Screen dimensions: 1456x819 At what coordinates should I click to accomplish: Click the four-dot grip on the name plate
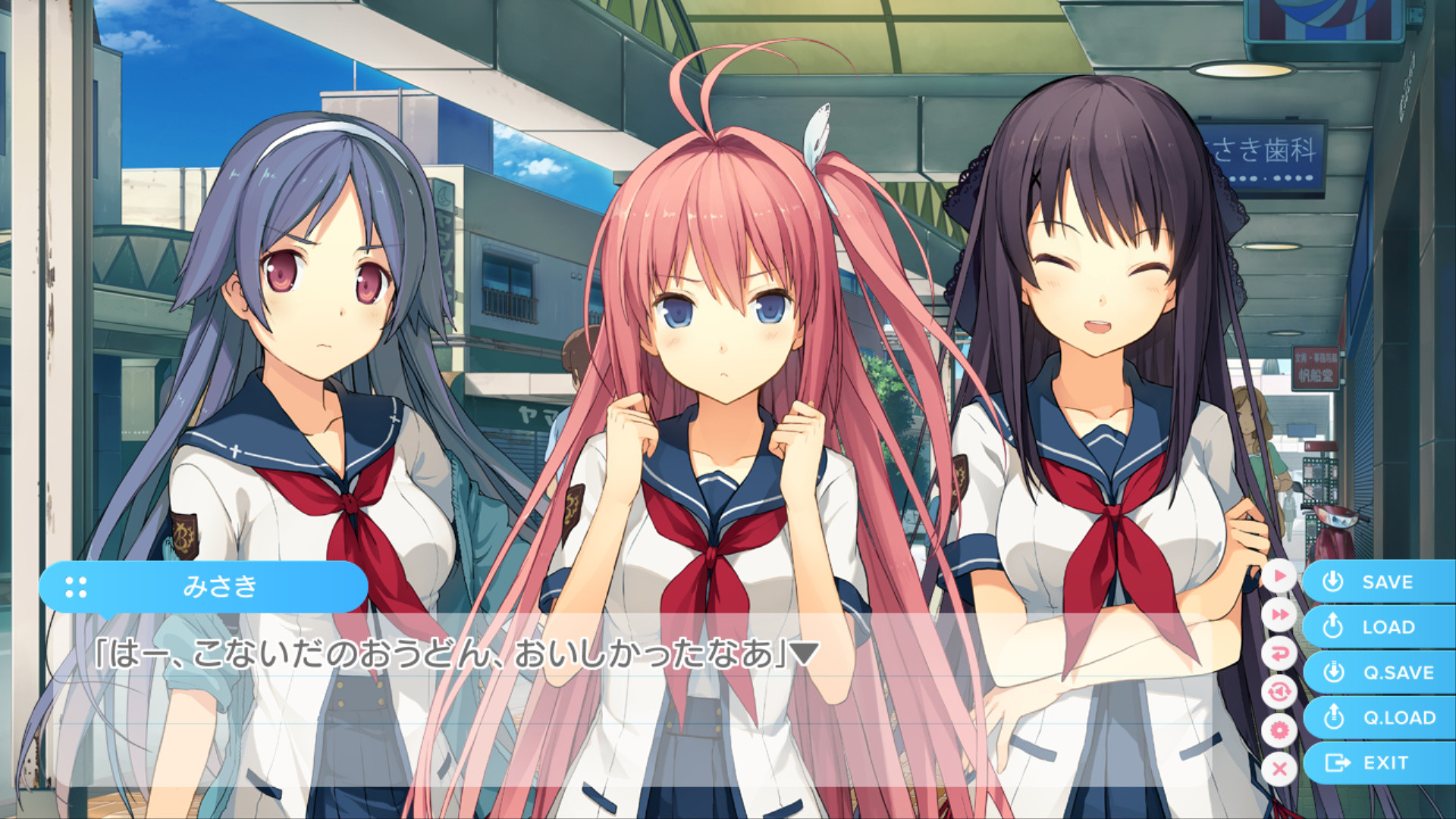tap(76, 587)
